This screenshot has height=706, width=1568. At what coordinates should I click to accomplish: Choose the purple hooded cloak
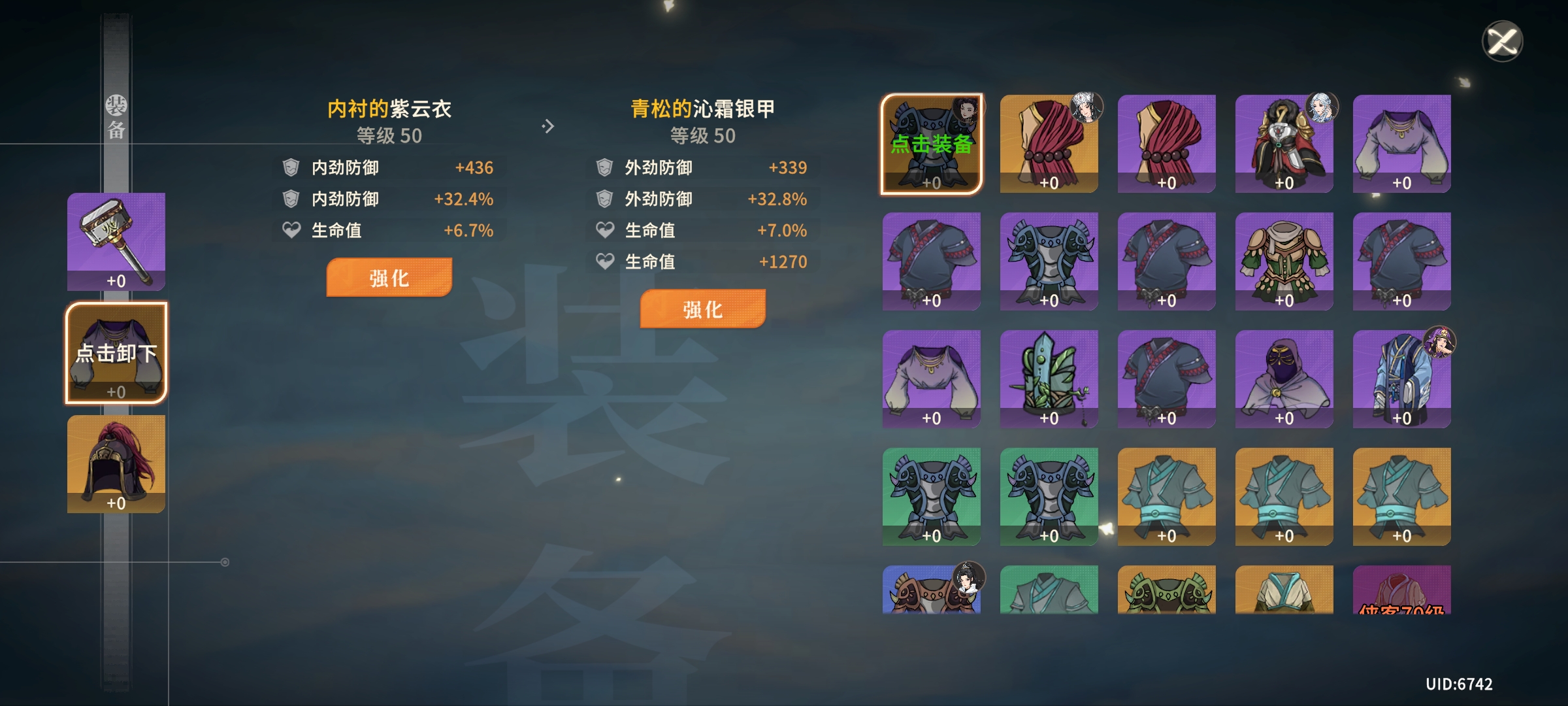click(1284, 378)
